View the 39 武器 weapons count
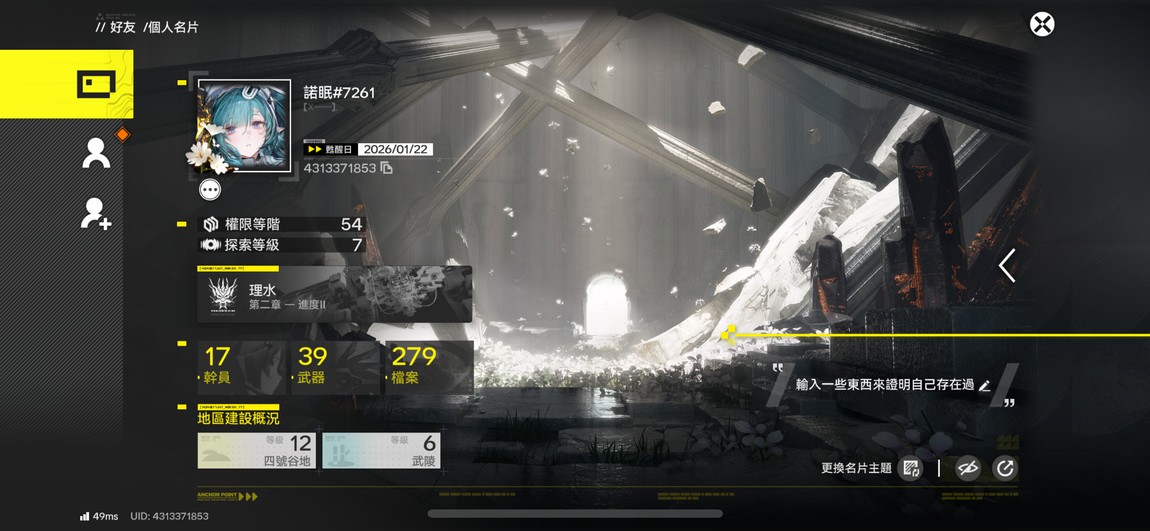1150x531 pixels. [x=333, y=365]
